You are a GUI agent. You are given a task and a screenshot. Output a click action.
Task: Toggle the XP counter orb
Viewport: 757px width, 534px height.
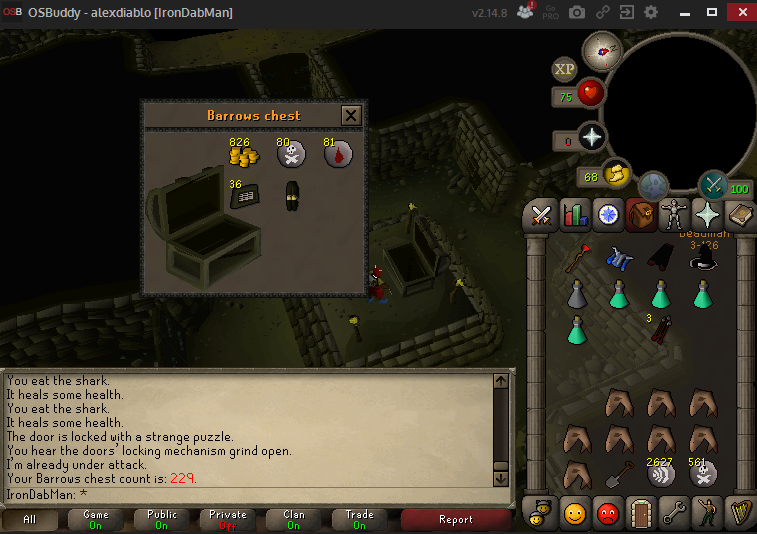pyautogui.click(x=564, y=69)
